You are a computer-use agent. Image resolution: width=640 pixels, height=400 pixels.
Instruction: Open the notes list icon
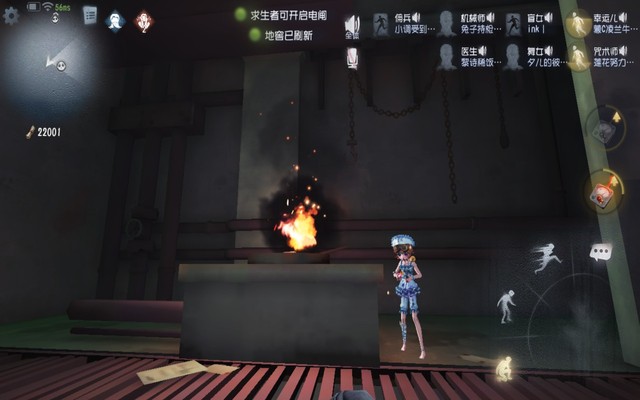click(90, 15)
